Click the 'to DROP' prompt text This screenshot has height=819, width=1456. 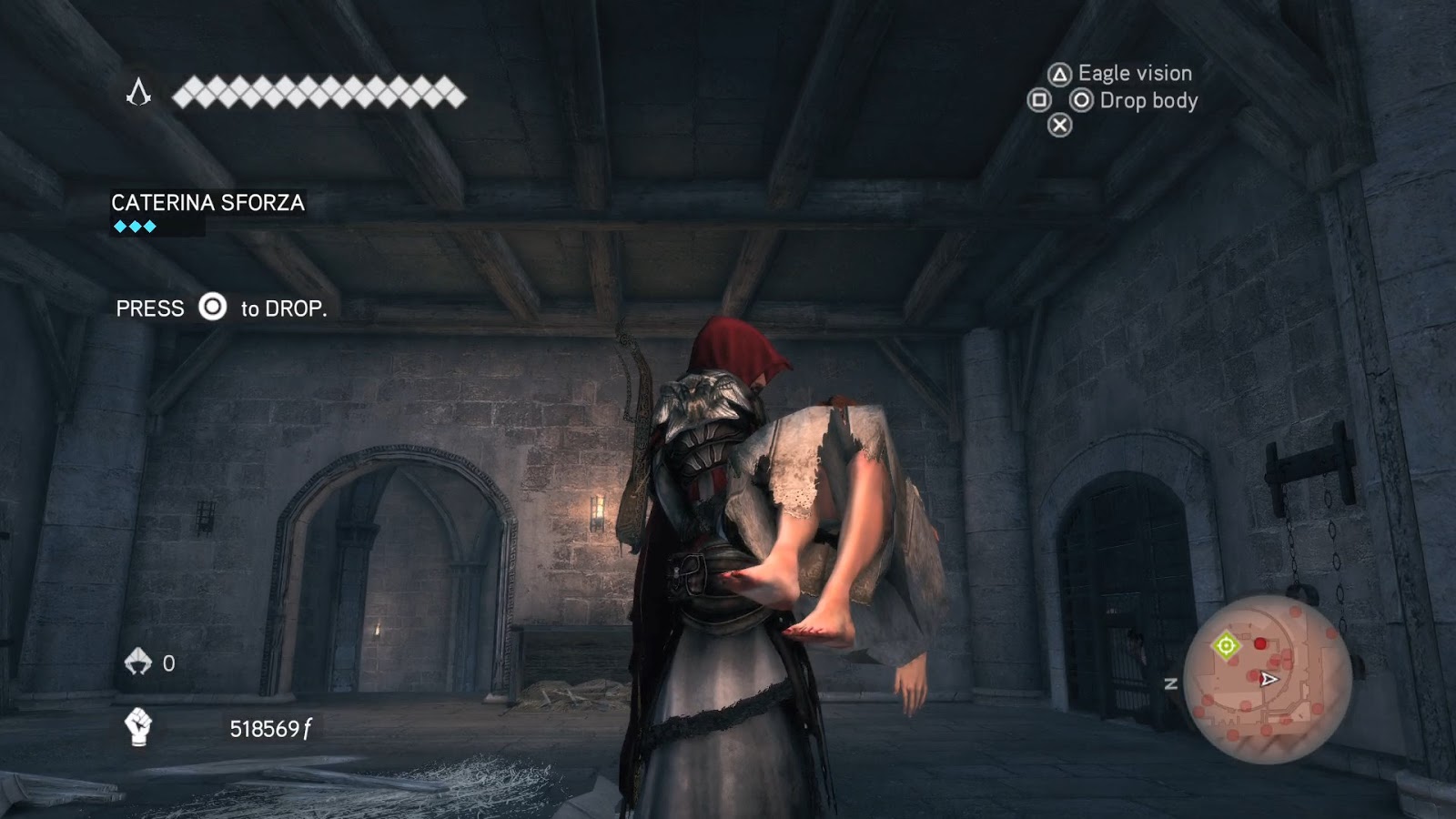tap(282, 309)
